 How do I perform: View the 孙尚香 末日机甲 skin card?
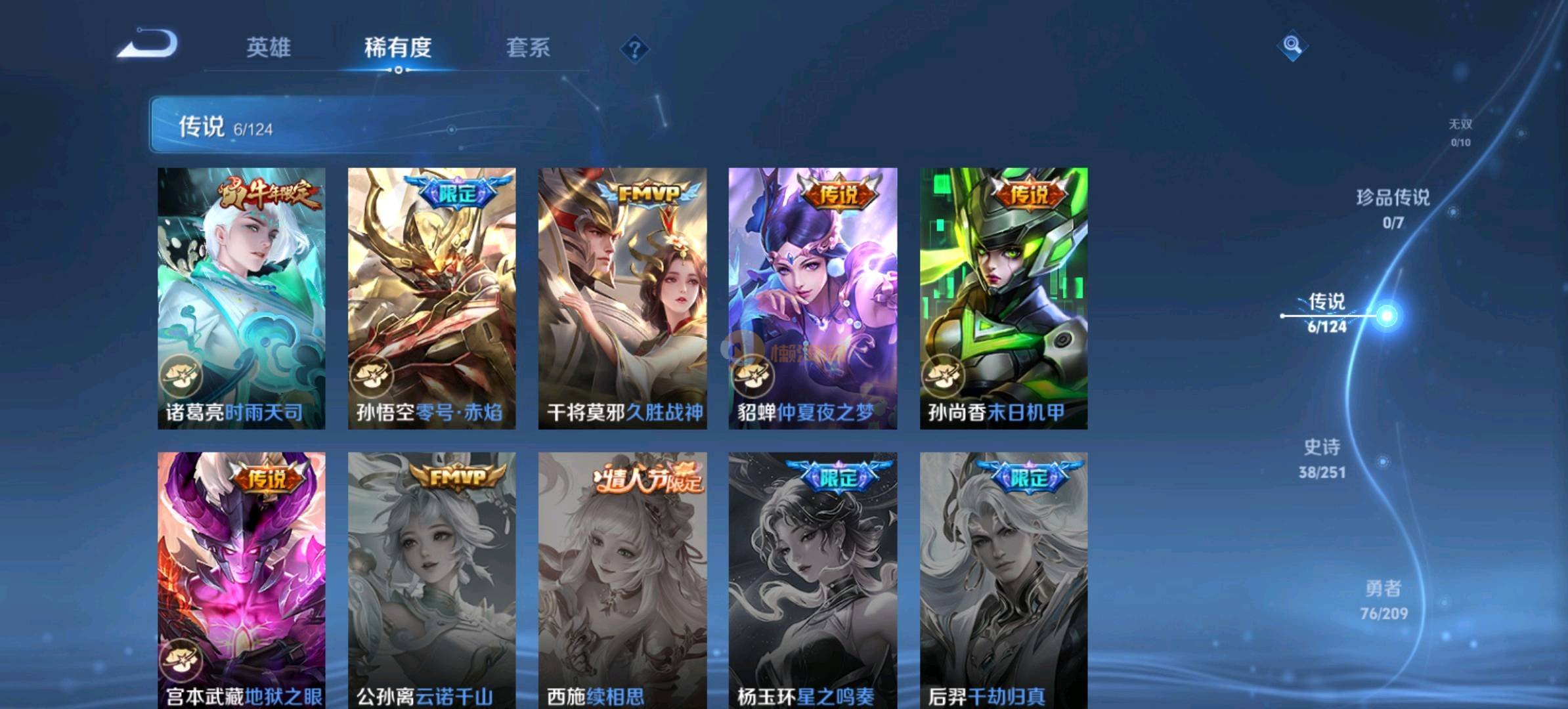click(1003, 298)
